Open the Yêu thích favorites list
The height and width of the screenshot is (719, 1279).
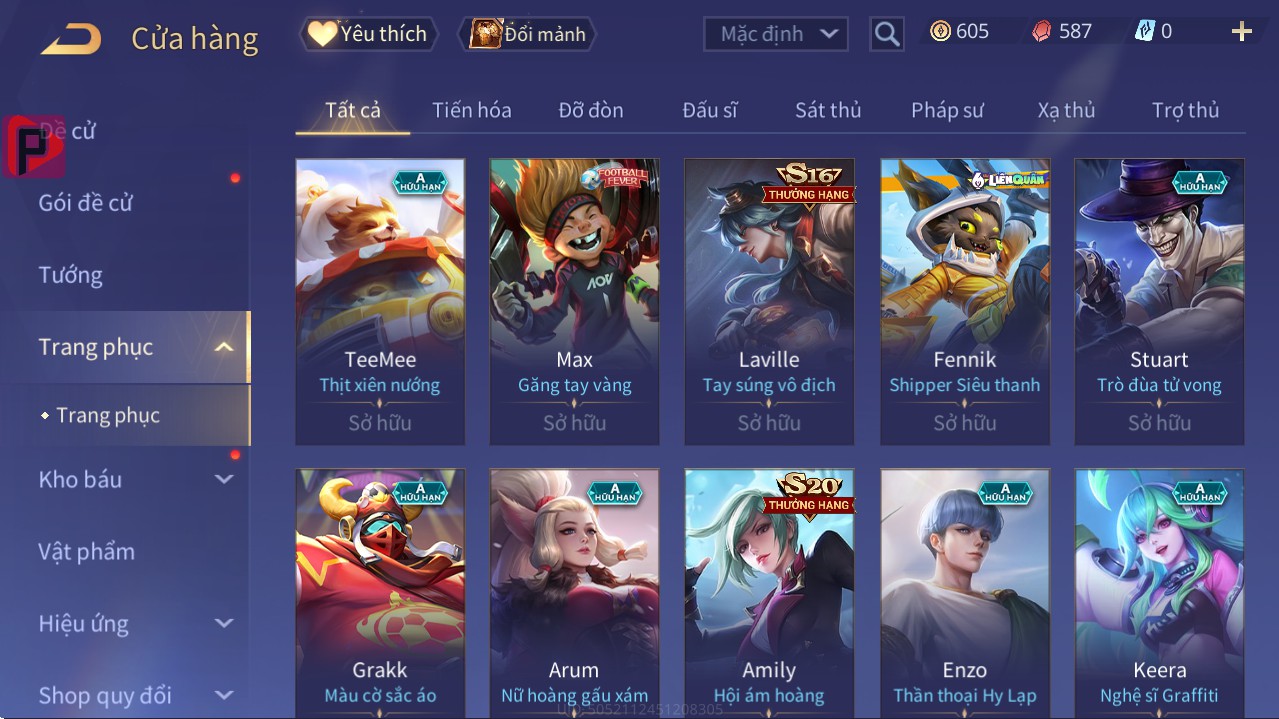pos(367,34)
